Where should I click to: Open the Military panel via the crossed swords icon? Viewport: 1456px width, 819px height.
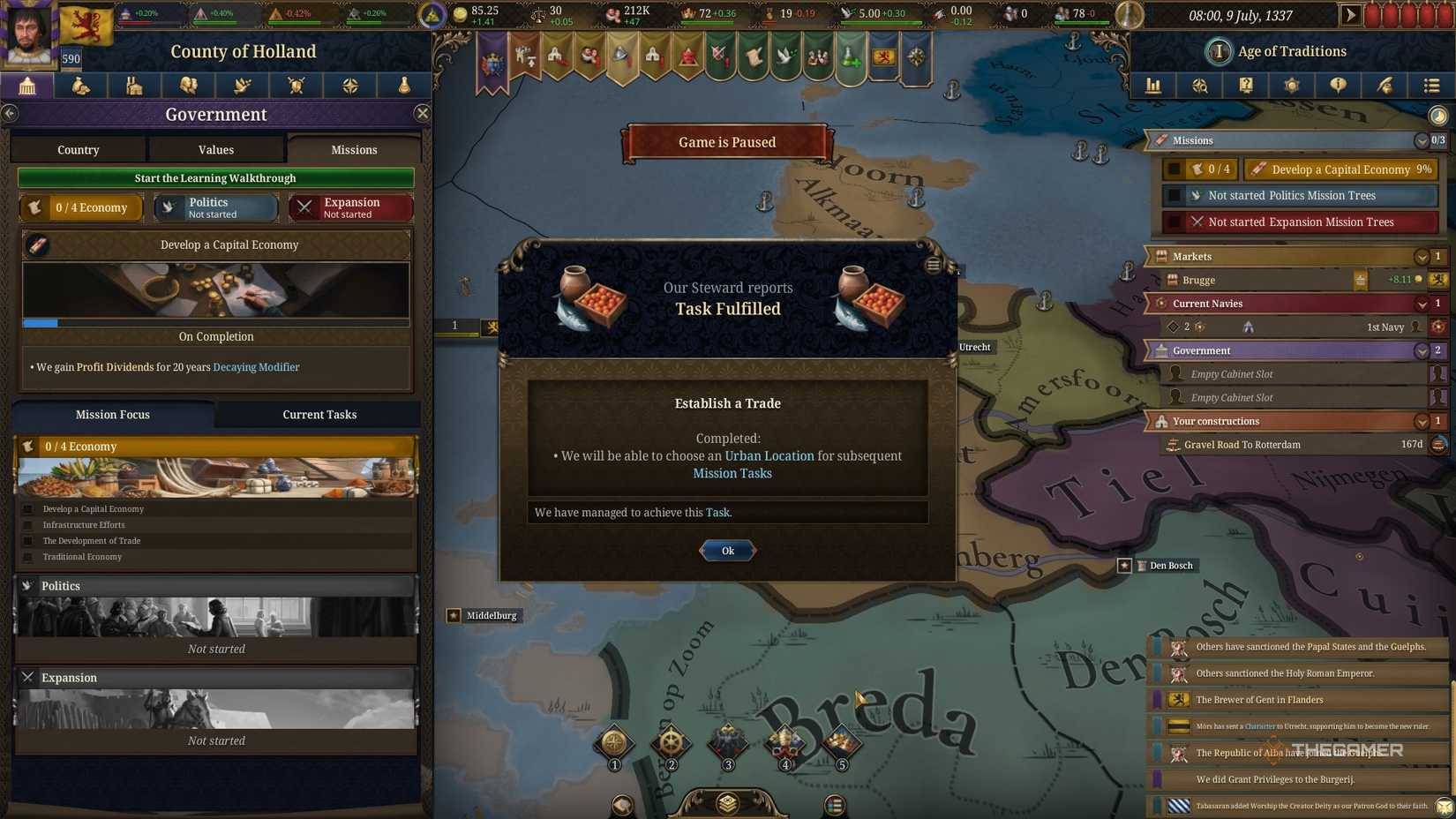pyautogui.click(x=296, y=86)
